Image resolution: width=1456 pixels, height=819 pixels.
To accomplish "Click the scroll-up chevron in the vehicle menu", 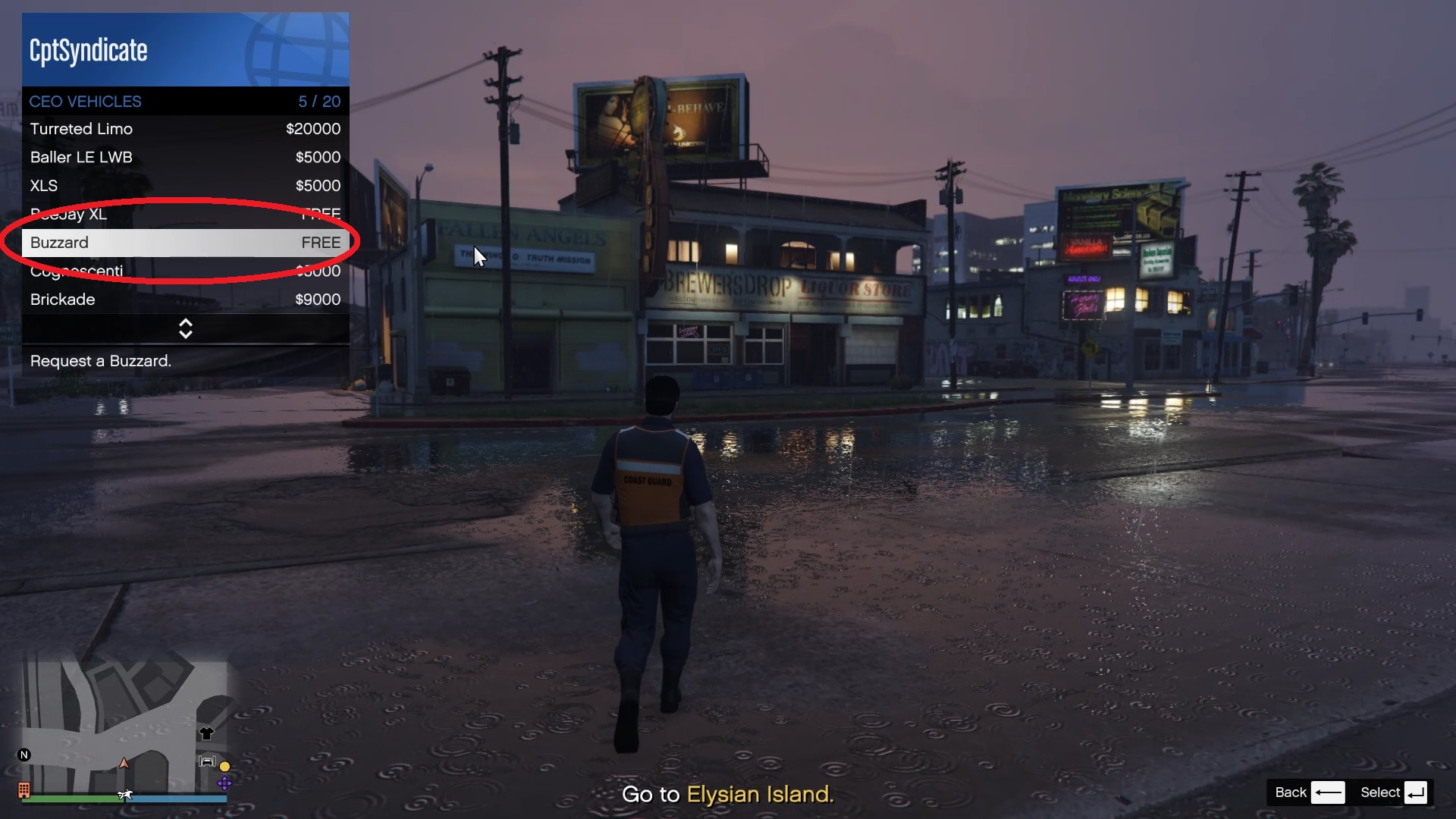I will [x=186, y=322].
